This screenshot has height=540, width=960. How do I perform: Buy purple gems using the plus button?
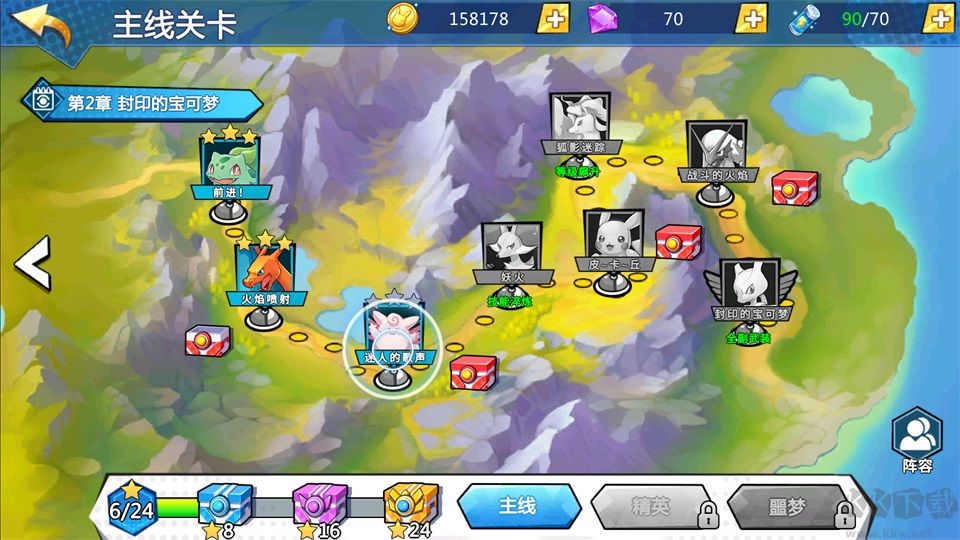pyautogui.click(x=751, y=19)
